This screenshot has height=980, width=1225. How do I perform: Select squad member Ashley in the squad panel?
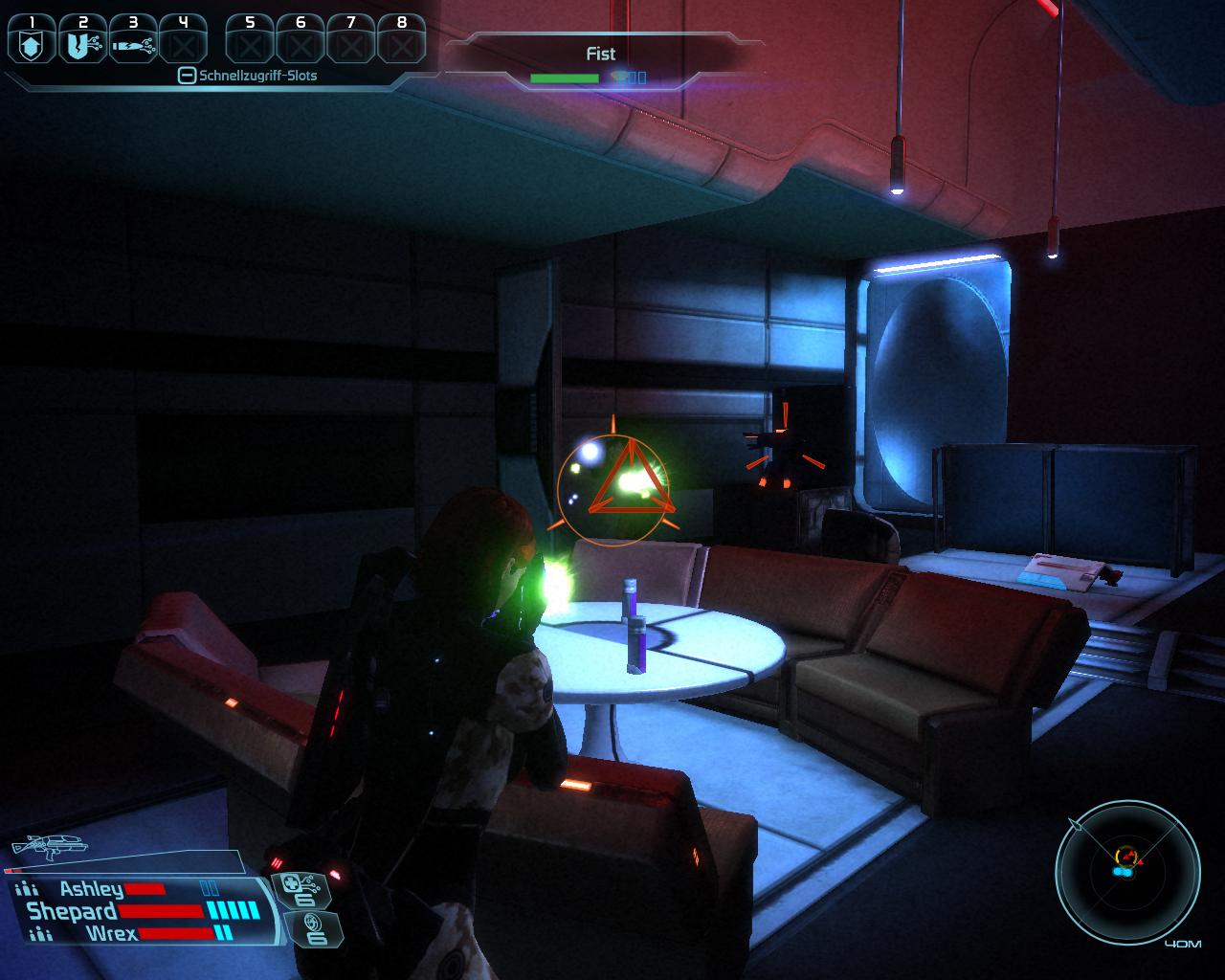91,890
